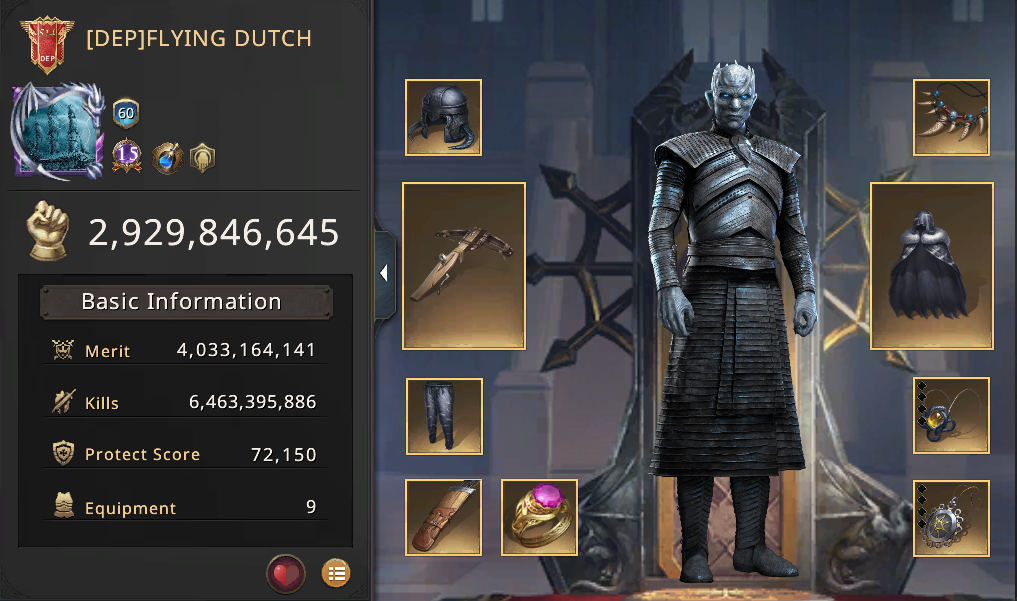Inspect the blue potion badge icon

166,156
